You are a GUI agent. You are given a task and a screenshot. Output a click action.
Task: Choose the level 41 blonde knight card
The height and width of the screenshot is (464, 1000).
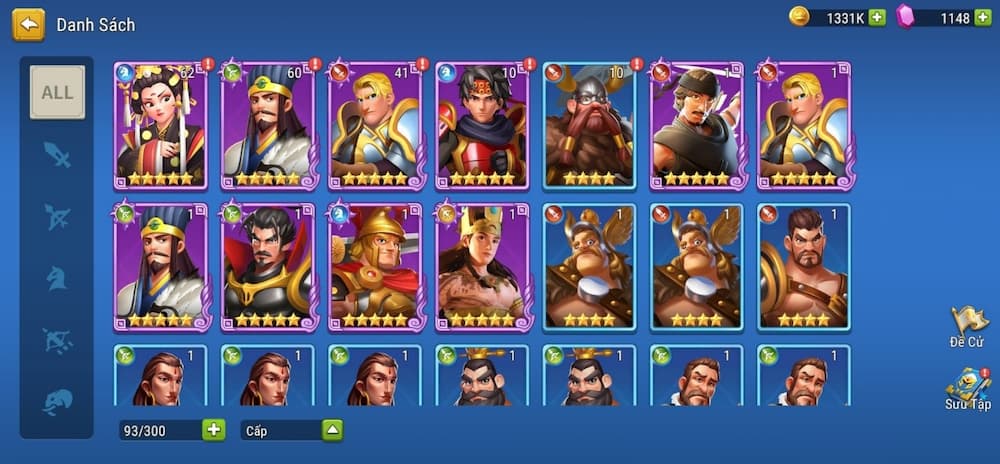[375, 125]
